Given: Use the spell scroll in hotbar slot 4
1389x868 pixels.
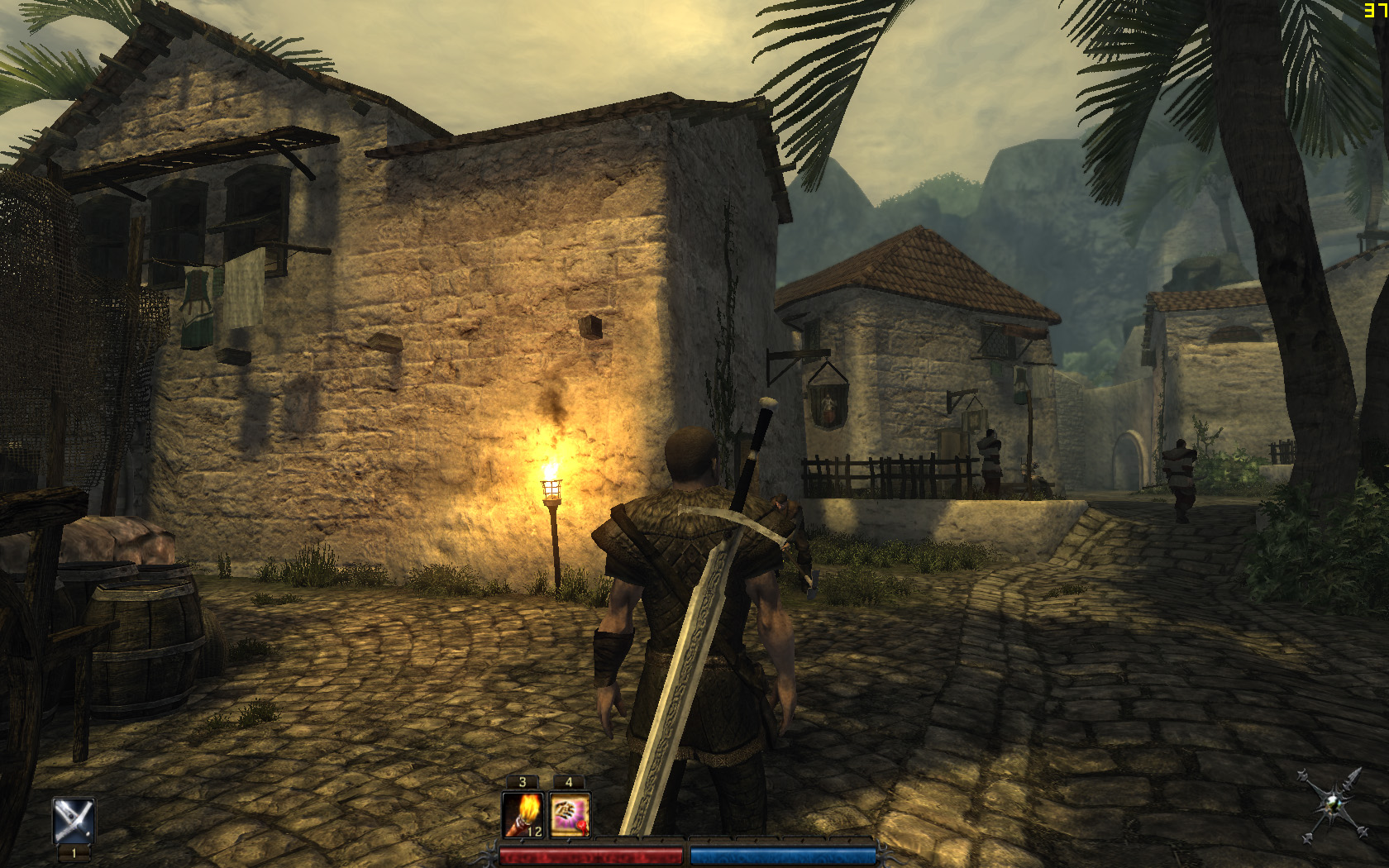Looking at the screenshot, I should click(x=570, y=814).
